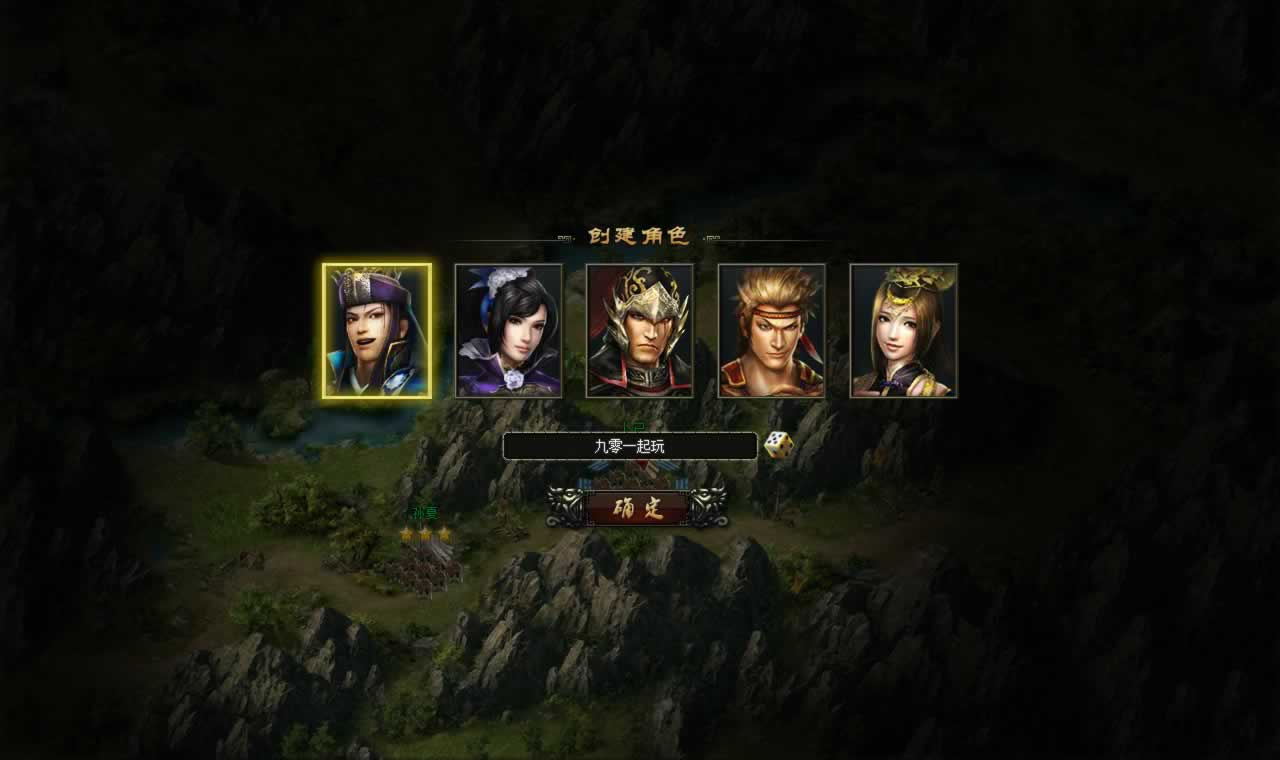Image resolution: width=1280 pixels, height=760 pixels.
Task: Select the spiky-haired headband fighter portrait
Action: pyautogui.click(x=772, y=331)
